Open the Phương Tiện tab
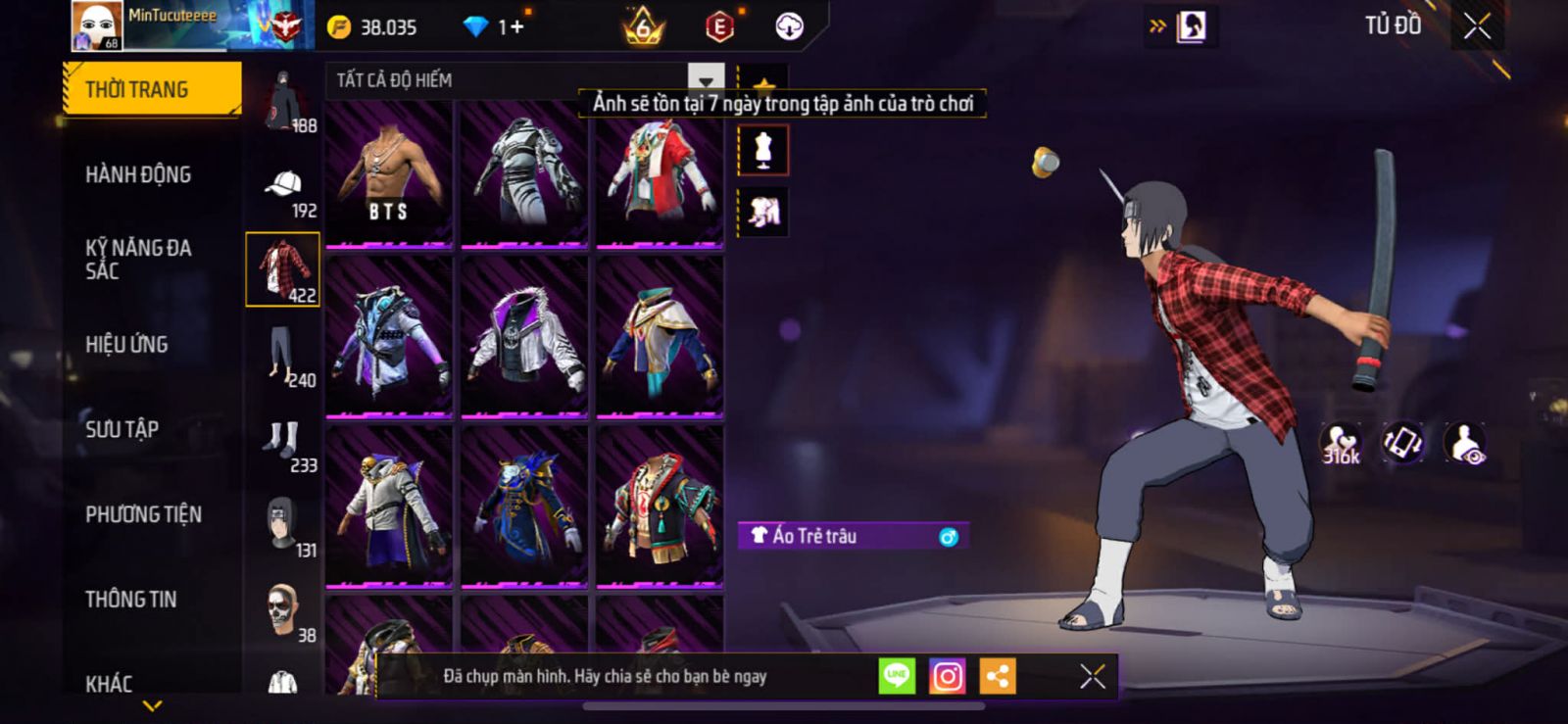 coord(143,514)
